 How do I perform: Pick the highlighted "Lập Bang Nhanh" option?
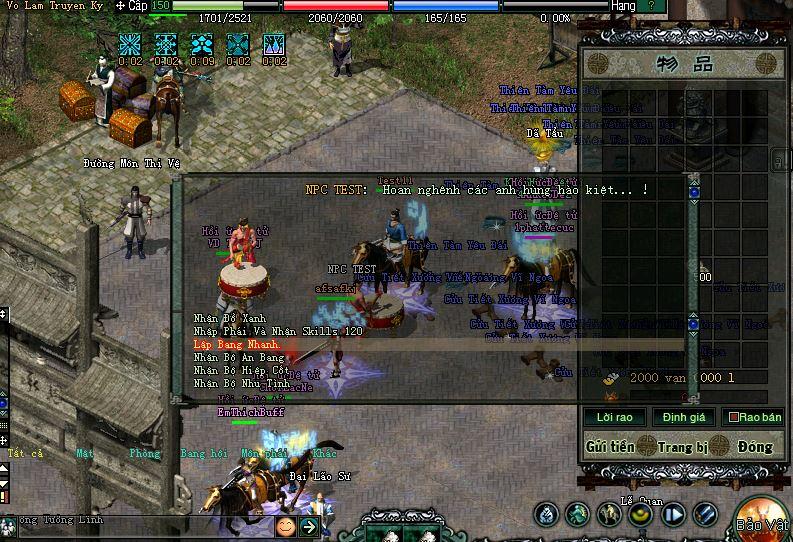237,344
